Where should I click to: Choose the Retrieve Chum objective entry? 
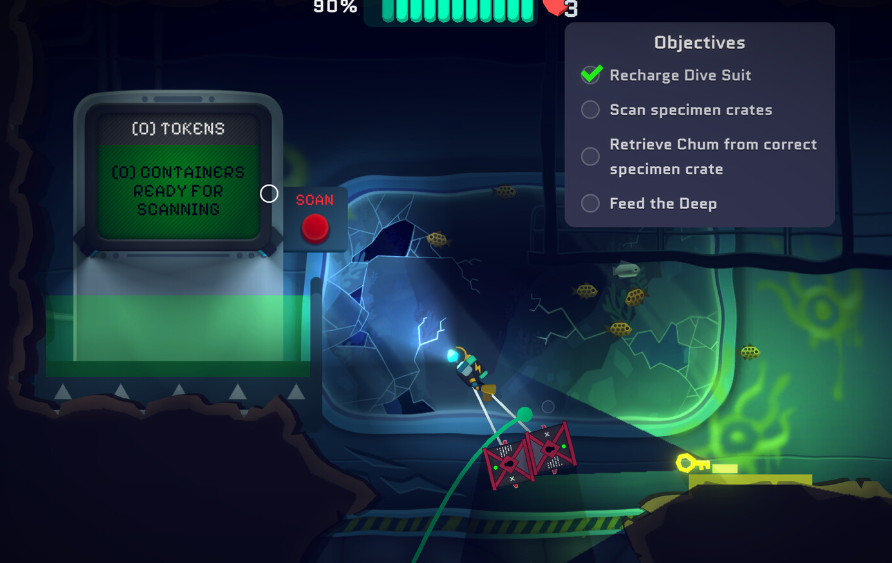(x=712, y=156)
